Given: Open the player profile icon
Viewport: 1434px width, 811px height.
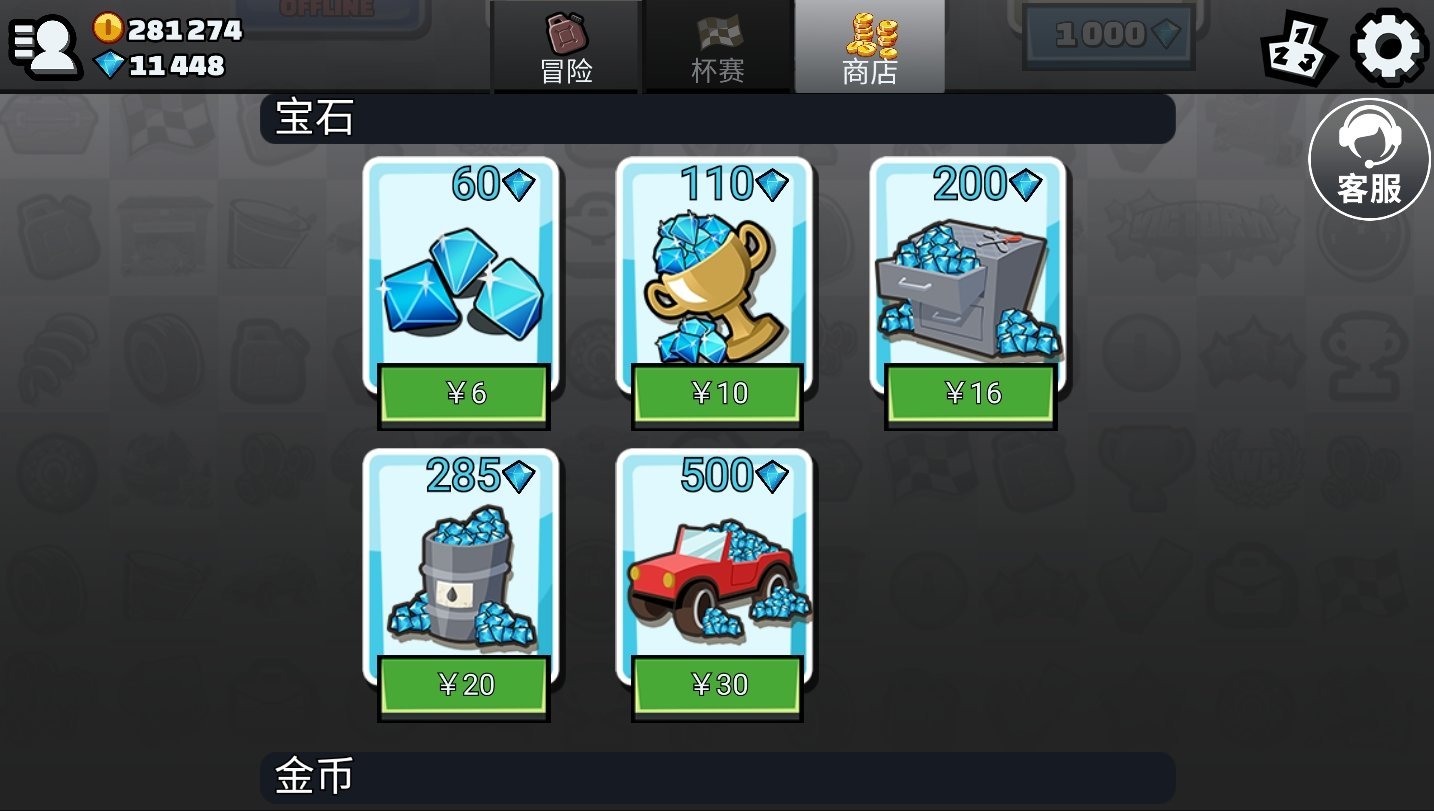Looking at the screenshot, I should coord(45,46).
